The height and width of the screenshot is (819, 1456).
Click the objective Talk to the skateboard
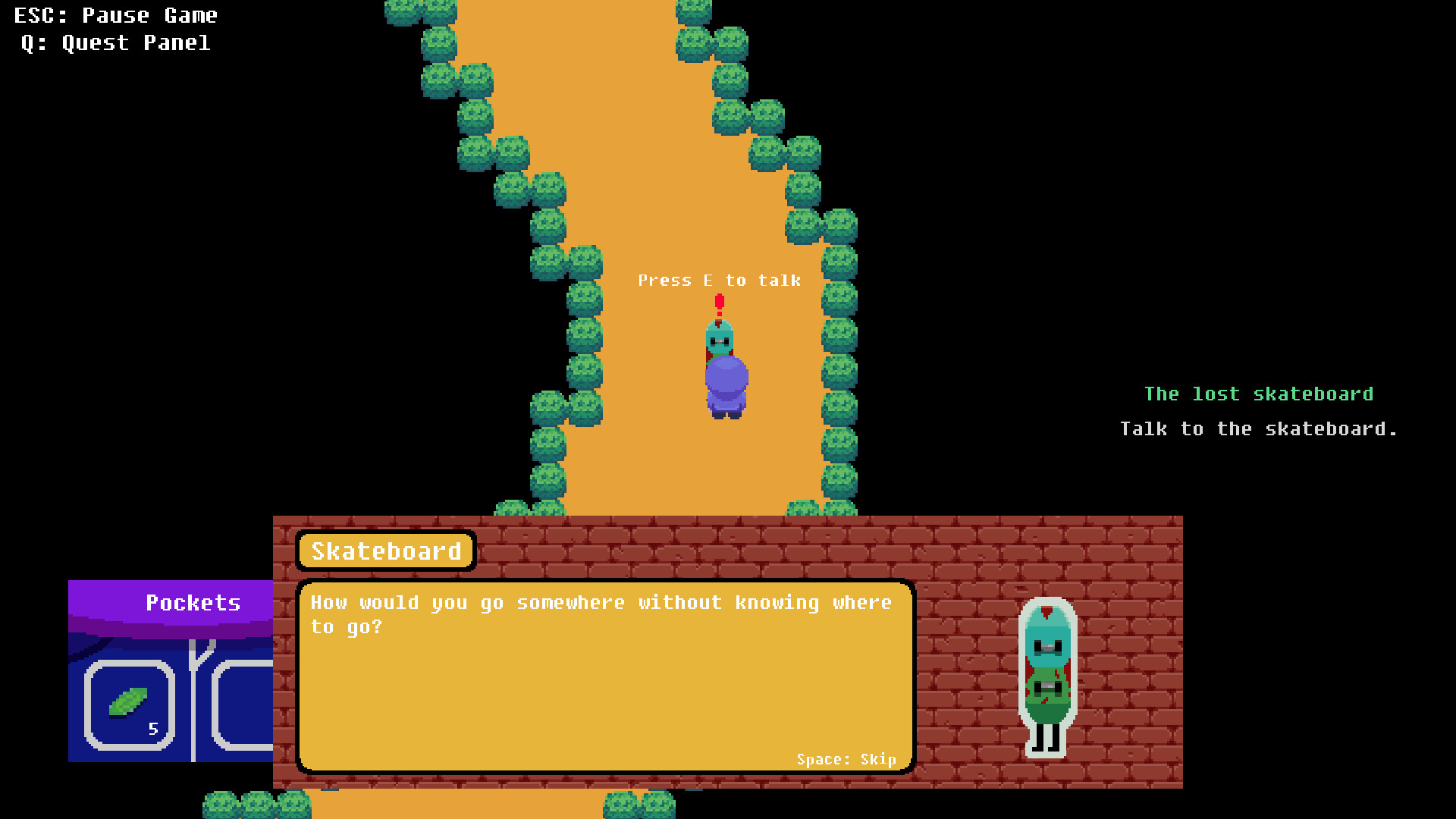1258,428
